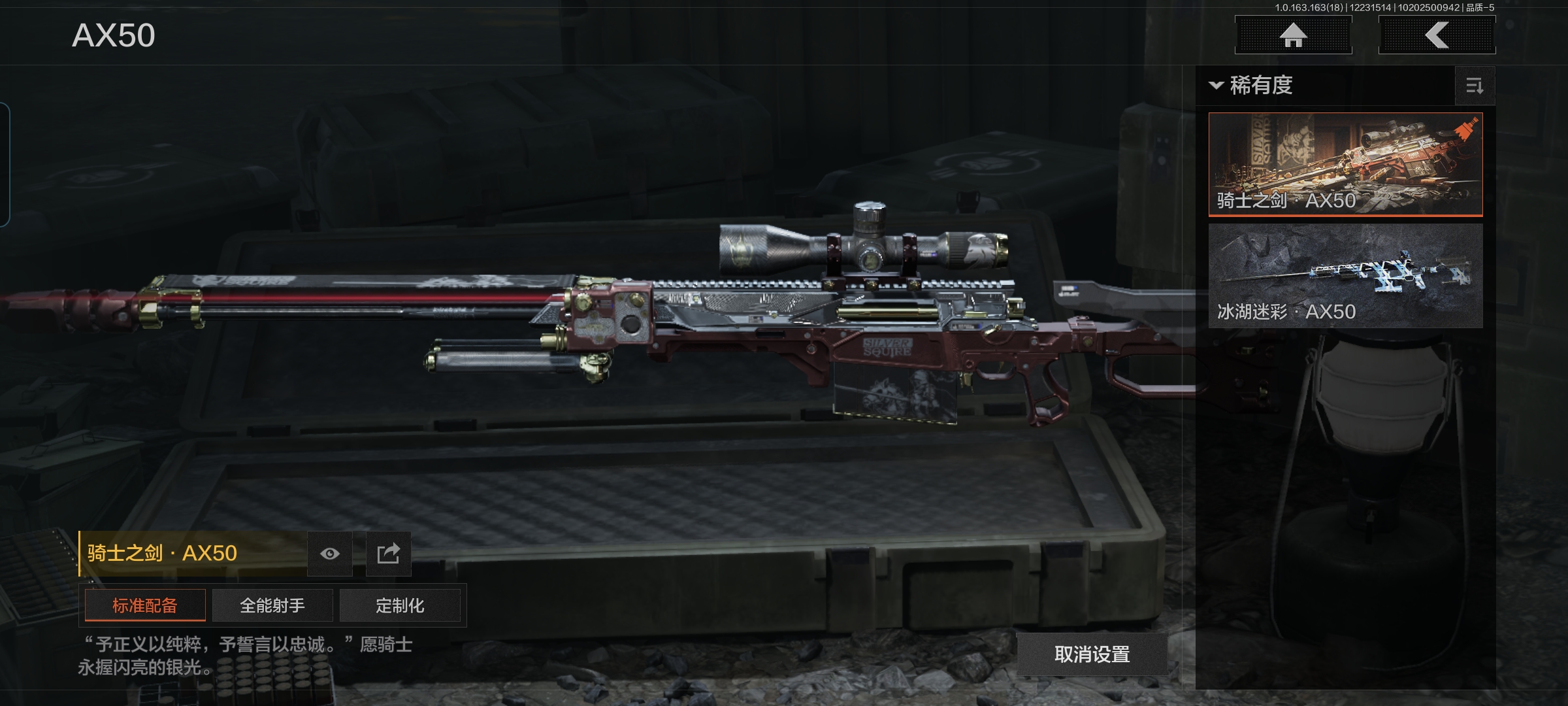Screen dimensions: 1568x706
Task: Expand the 稀有度 rarity dropdown
Action: coord(1252,86)
